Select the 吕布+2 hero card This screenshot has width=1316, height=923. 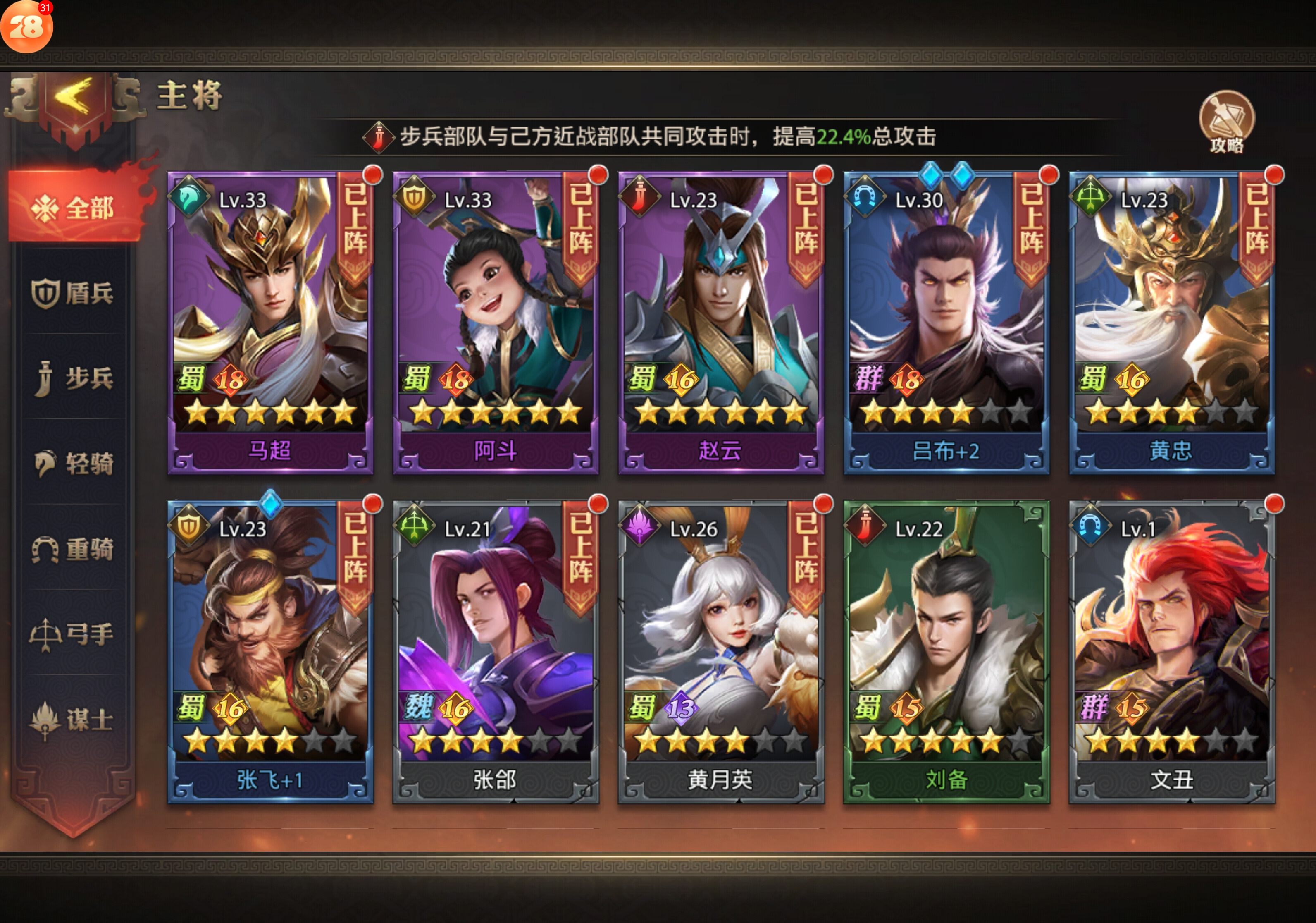tap(946, 323)
